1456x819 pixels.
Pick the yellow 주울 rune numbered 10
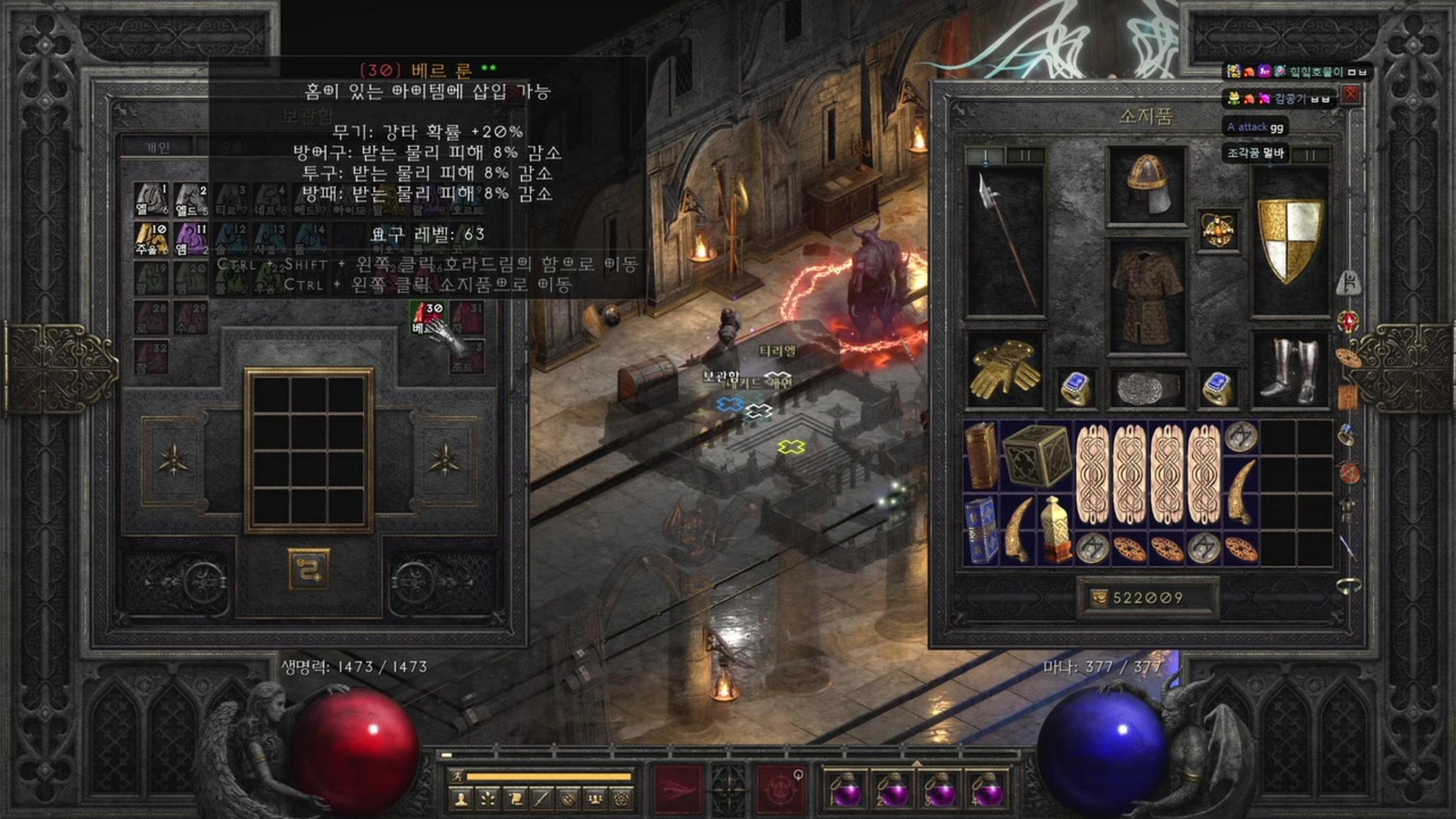[151, 239]
